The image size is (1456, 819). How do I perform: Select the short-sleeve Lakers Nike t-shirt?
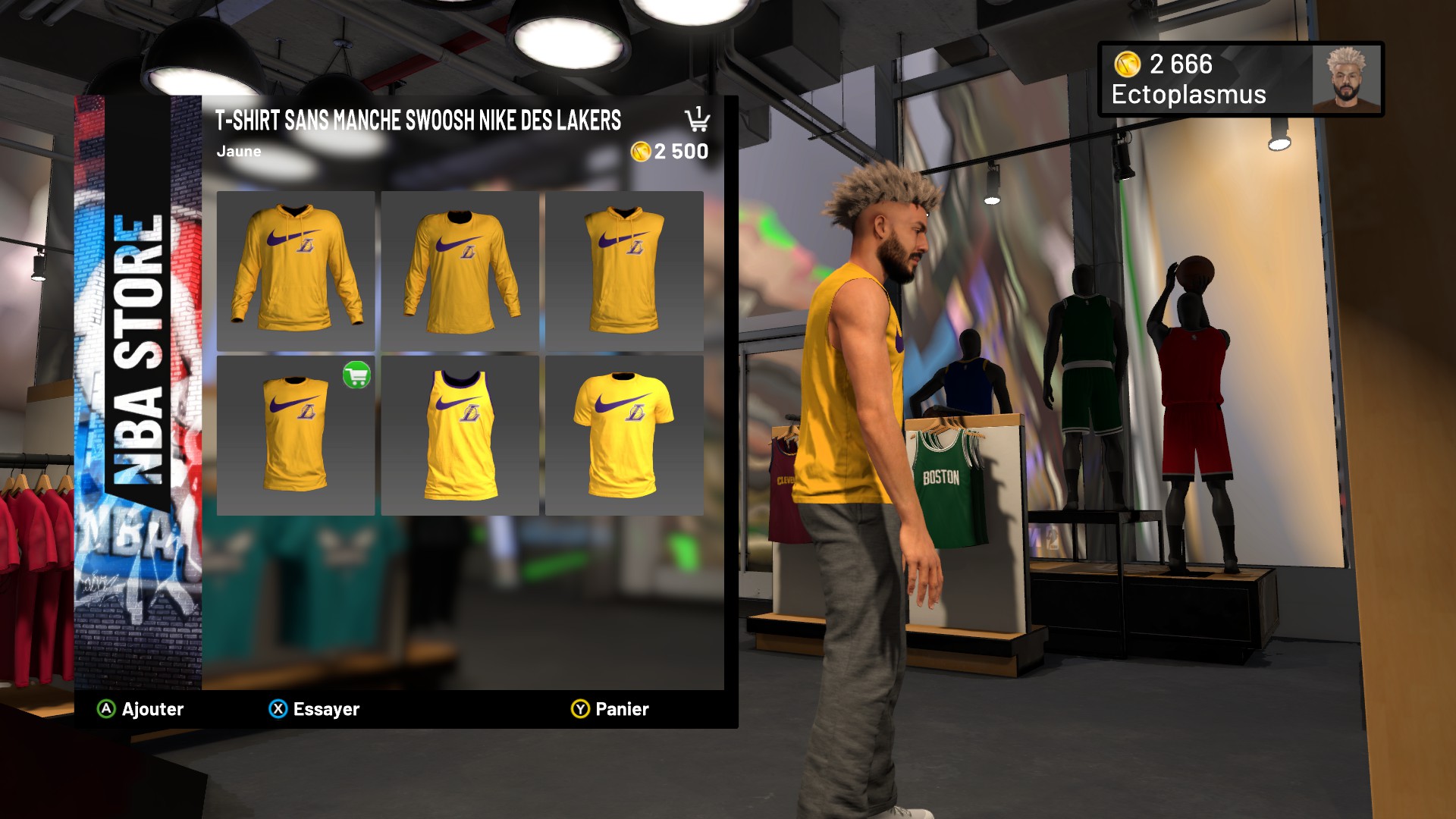[624, 435]
